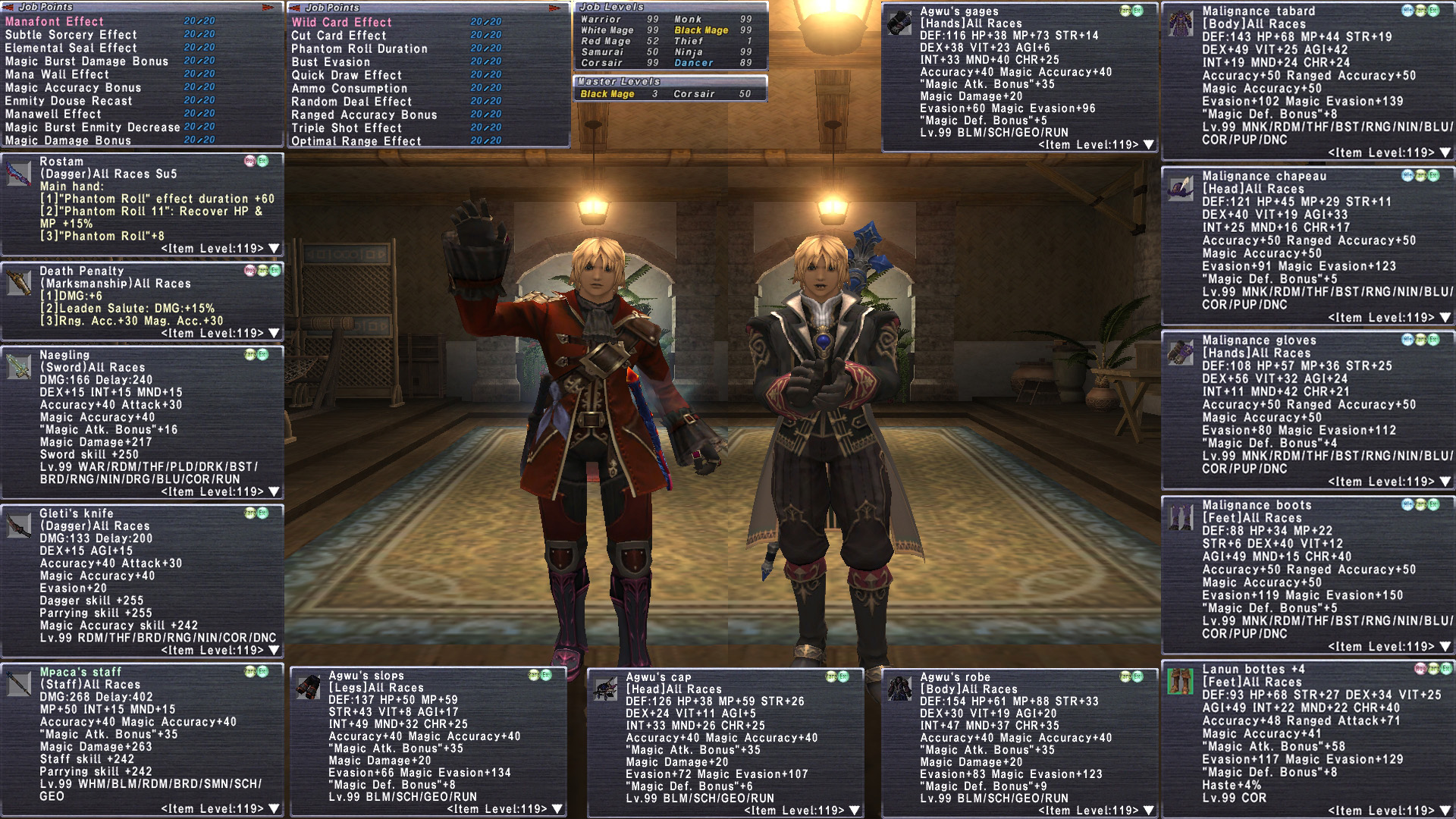Select the Manafont Effect job point row
This screenshot has height=819, width=1456.
[x=55, y=21]
